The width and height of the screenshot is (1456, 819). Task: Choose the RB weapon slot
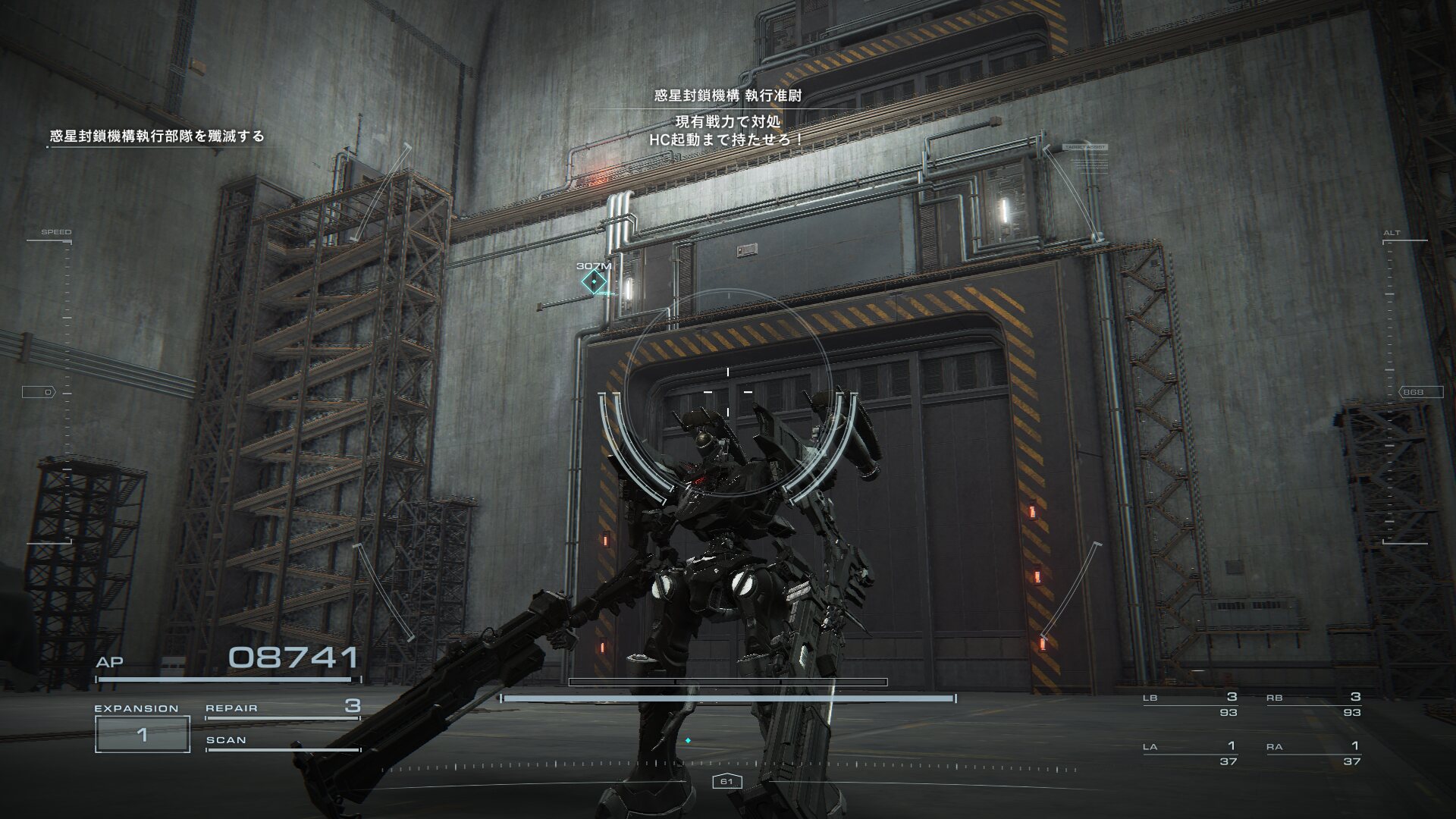click(x=1313, y=704)
